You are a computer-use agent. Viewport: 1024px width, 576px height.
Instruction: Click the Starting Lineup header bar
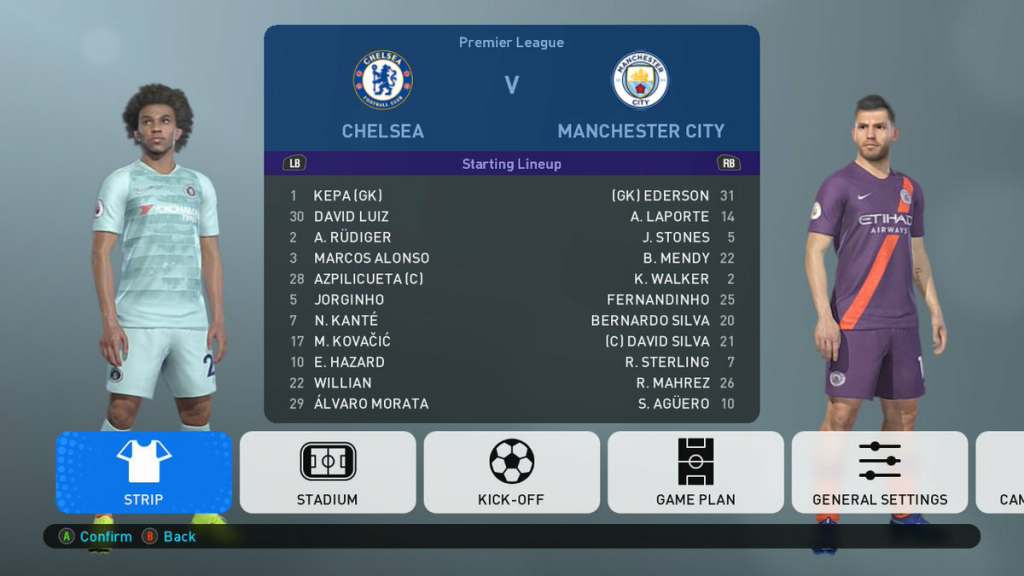[x=511, y=164]
